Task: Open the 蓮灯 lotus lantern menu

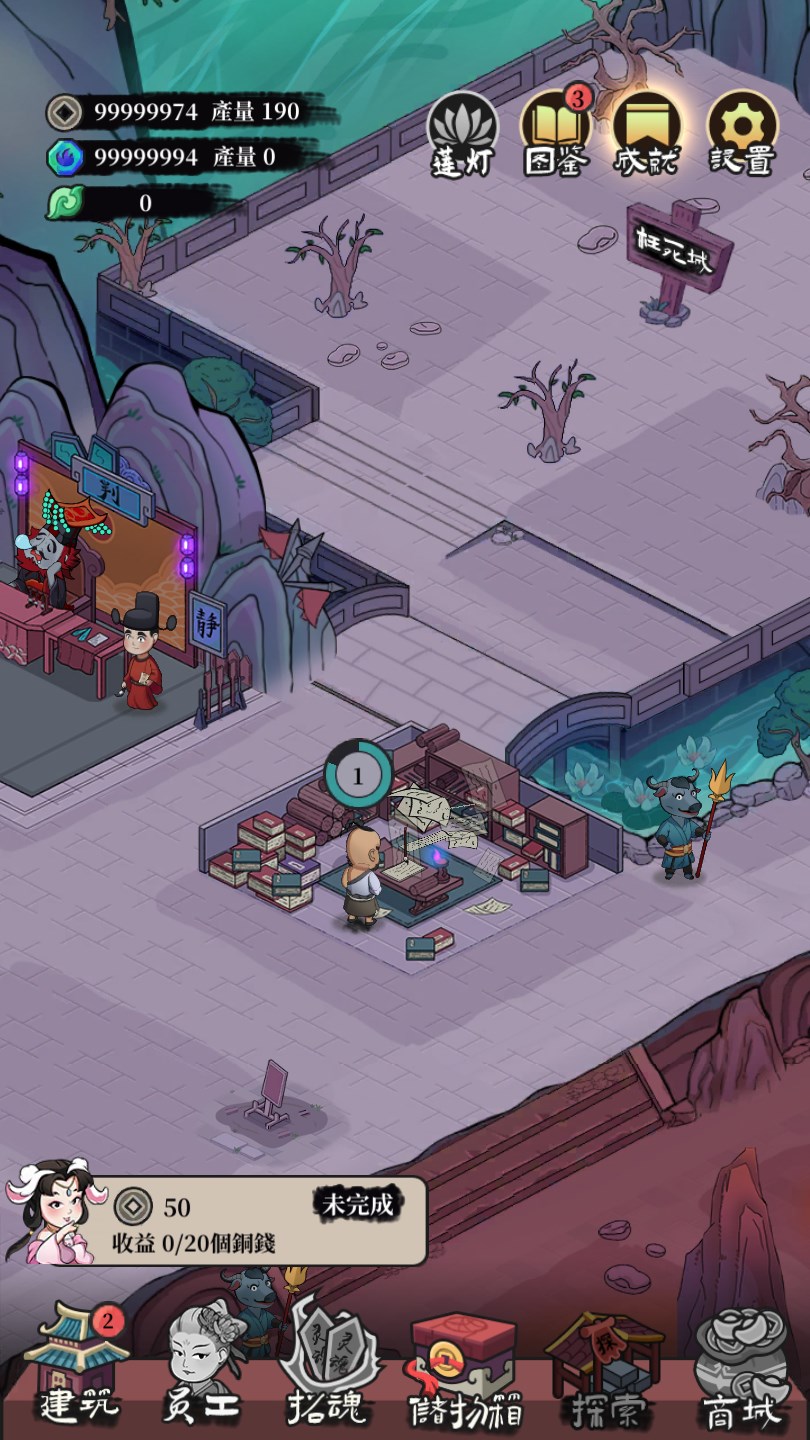Action: coord(462,135)
